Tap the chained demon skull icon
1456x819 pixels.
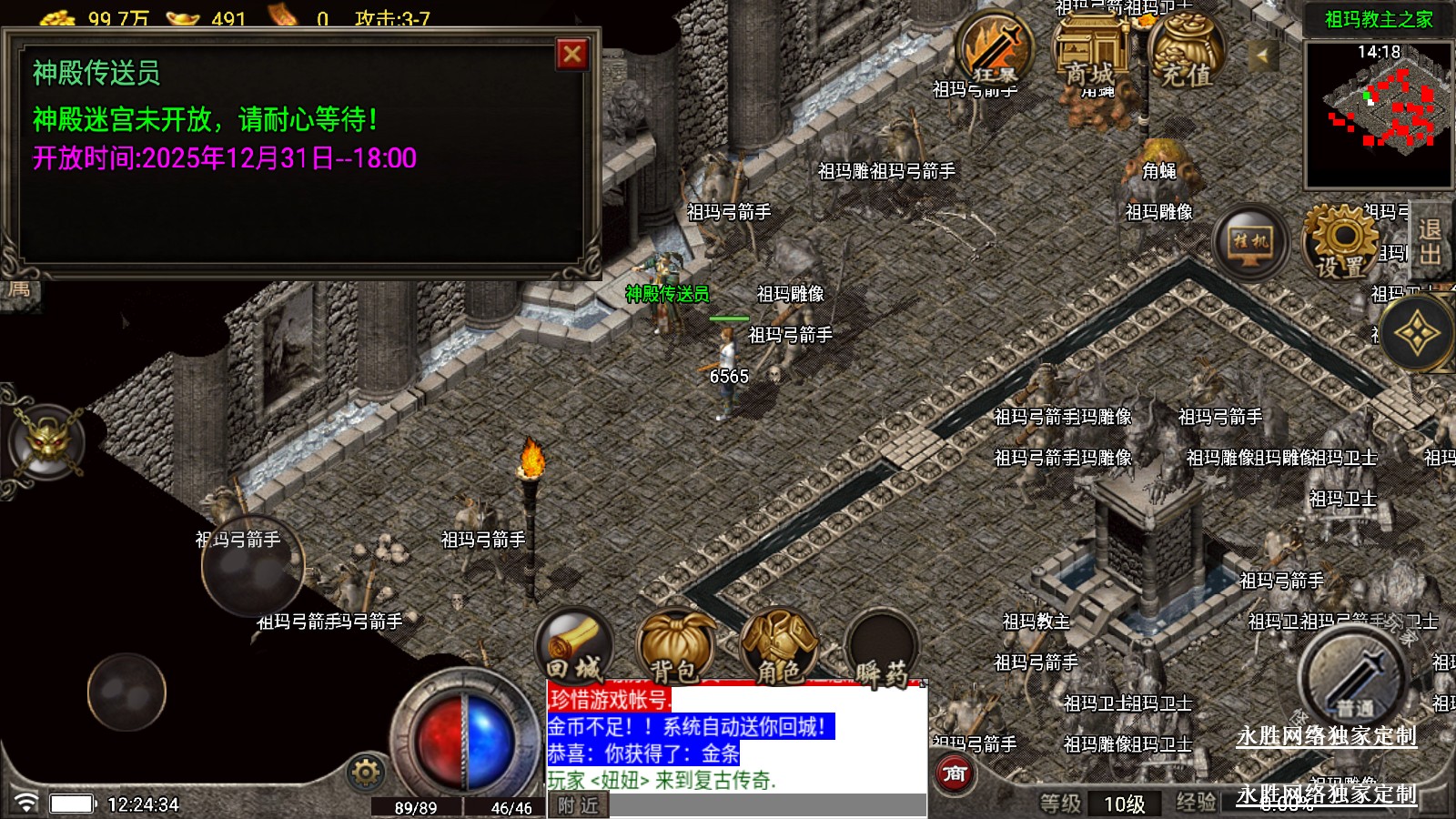point(47,442)
